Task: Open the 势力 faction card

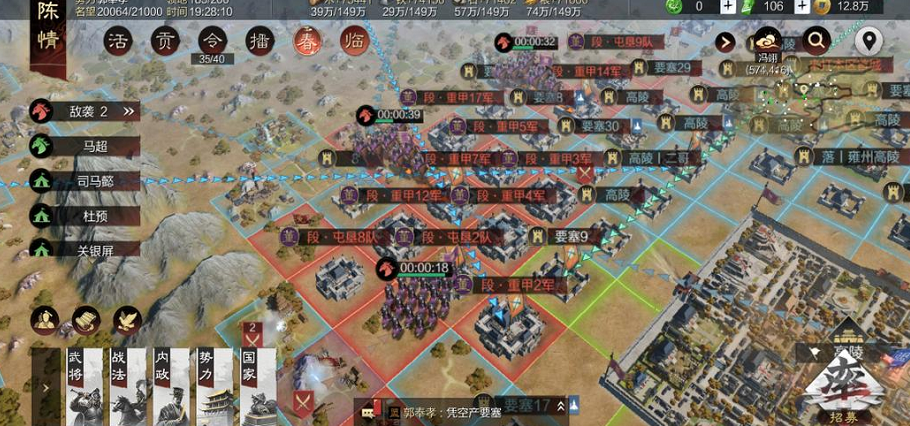Action: (214, 387)
